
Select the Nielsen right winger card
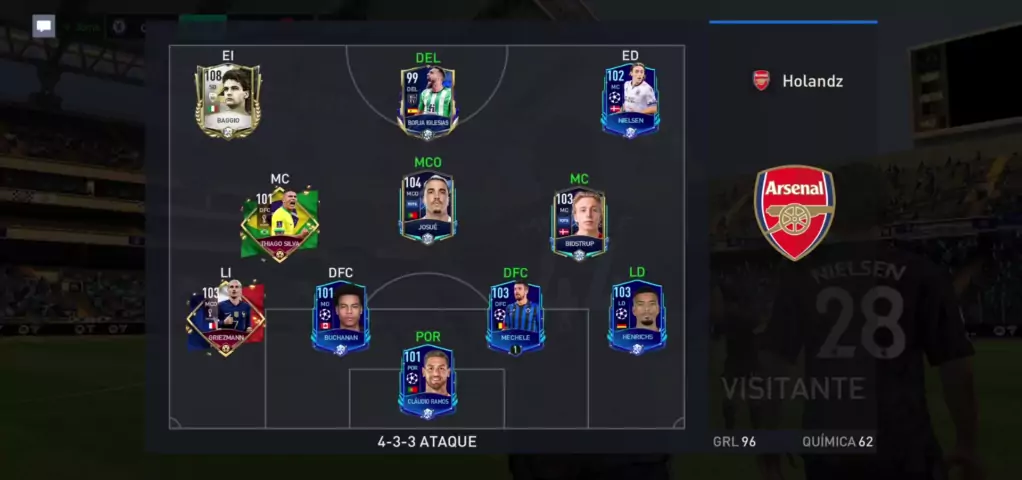pyautogui.click(x=630, y=100)
